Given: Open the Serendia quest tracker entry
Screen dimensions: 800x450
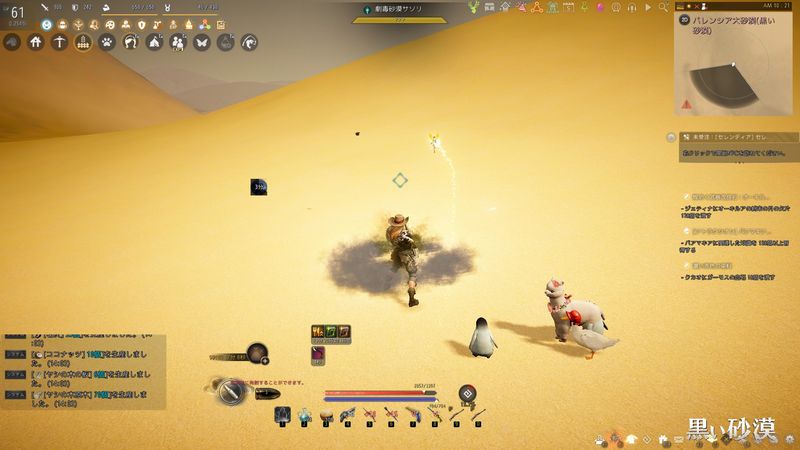Looking at the screenshot, I should (x=730, y=136).
